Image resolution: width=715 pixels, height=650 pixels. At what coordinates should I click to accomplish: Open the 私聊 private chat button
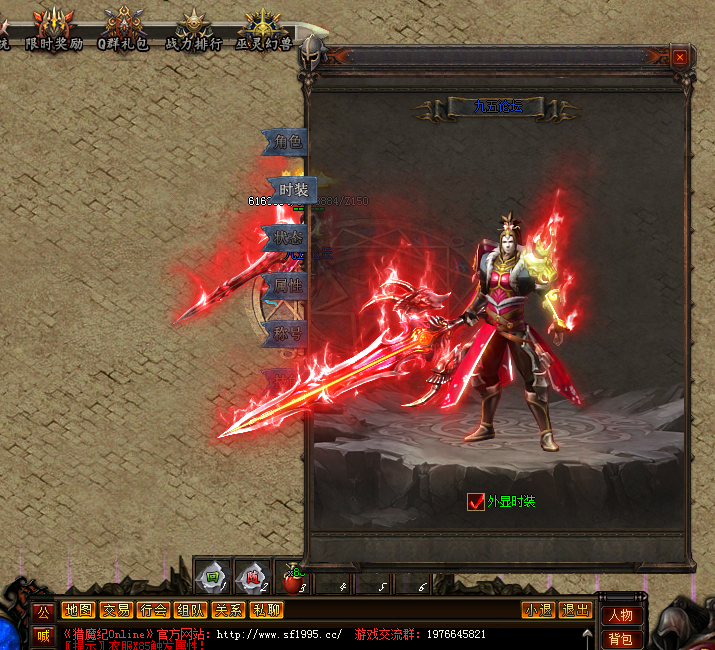coord(266,610)
